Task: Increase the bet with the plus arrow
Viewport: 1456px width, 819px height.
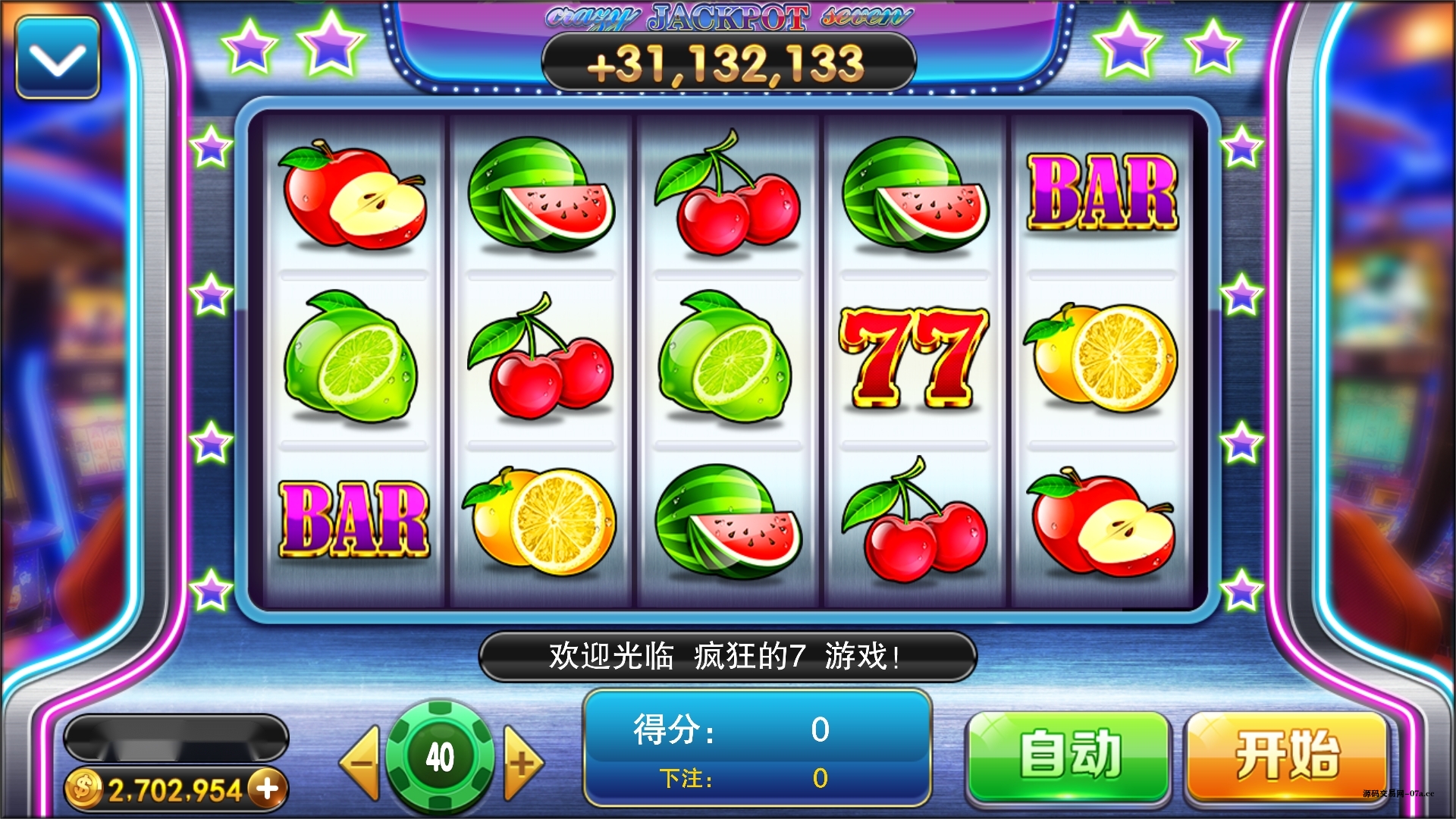Action: point(523,761)
